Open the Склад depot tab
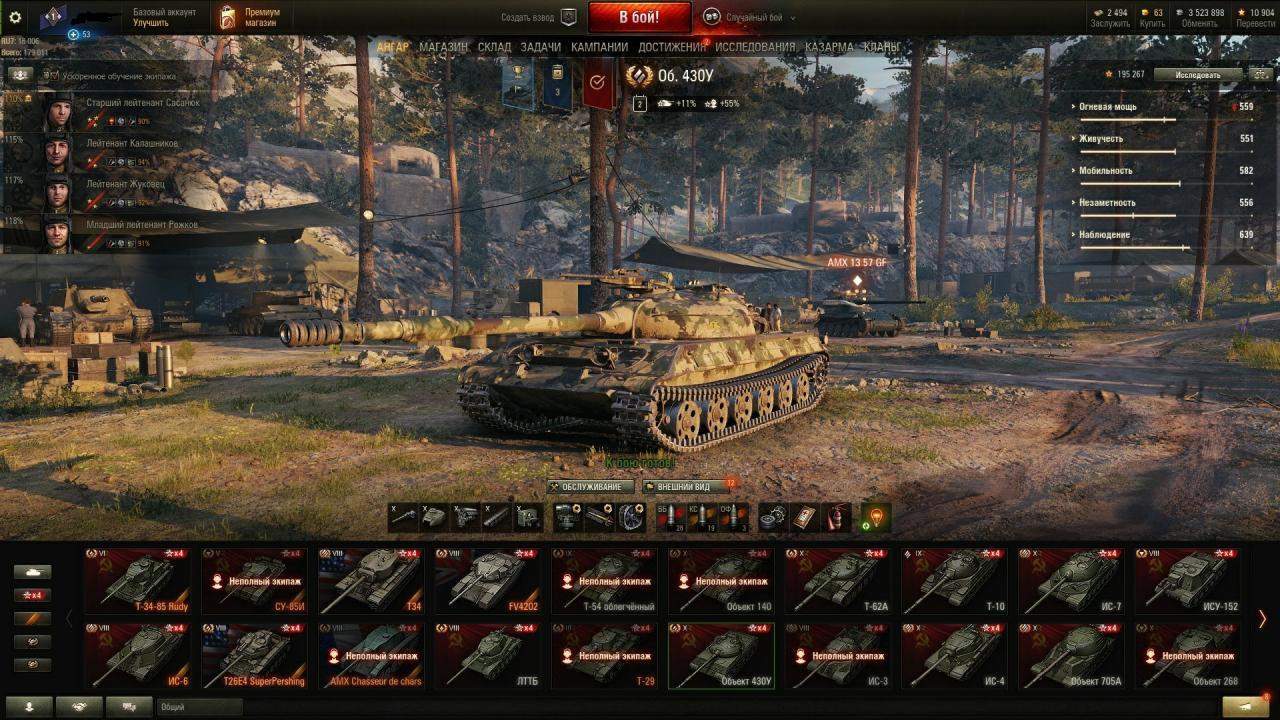This screenshot has width=1280, height=720. click(x=494, y=47)
